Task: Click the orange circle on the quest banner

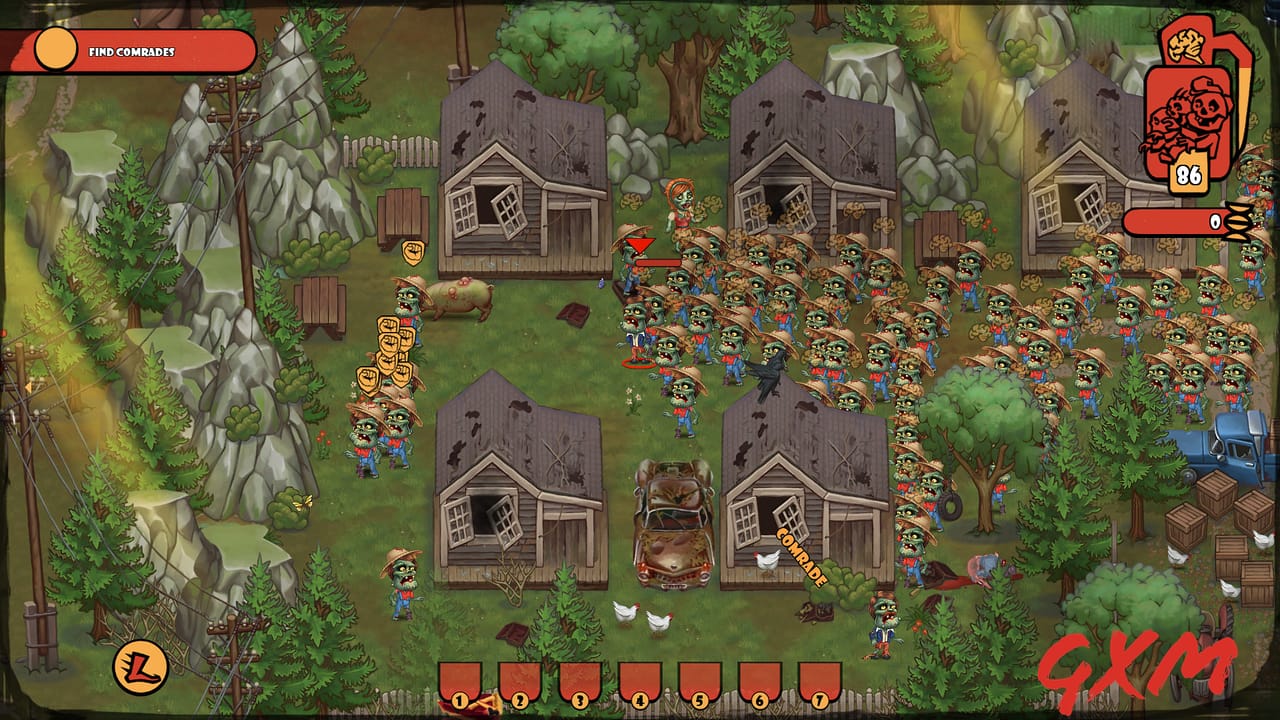Action: 55,45
